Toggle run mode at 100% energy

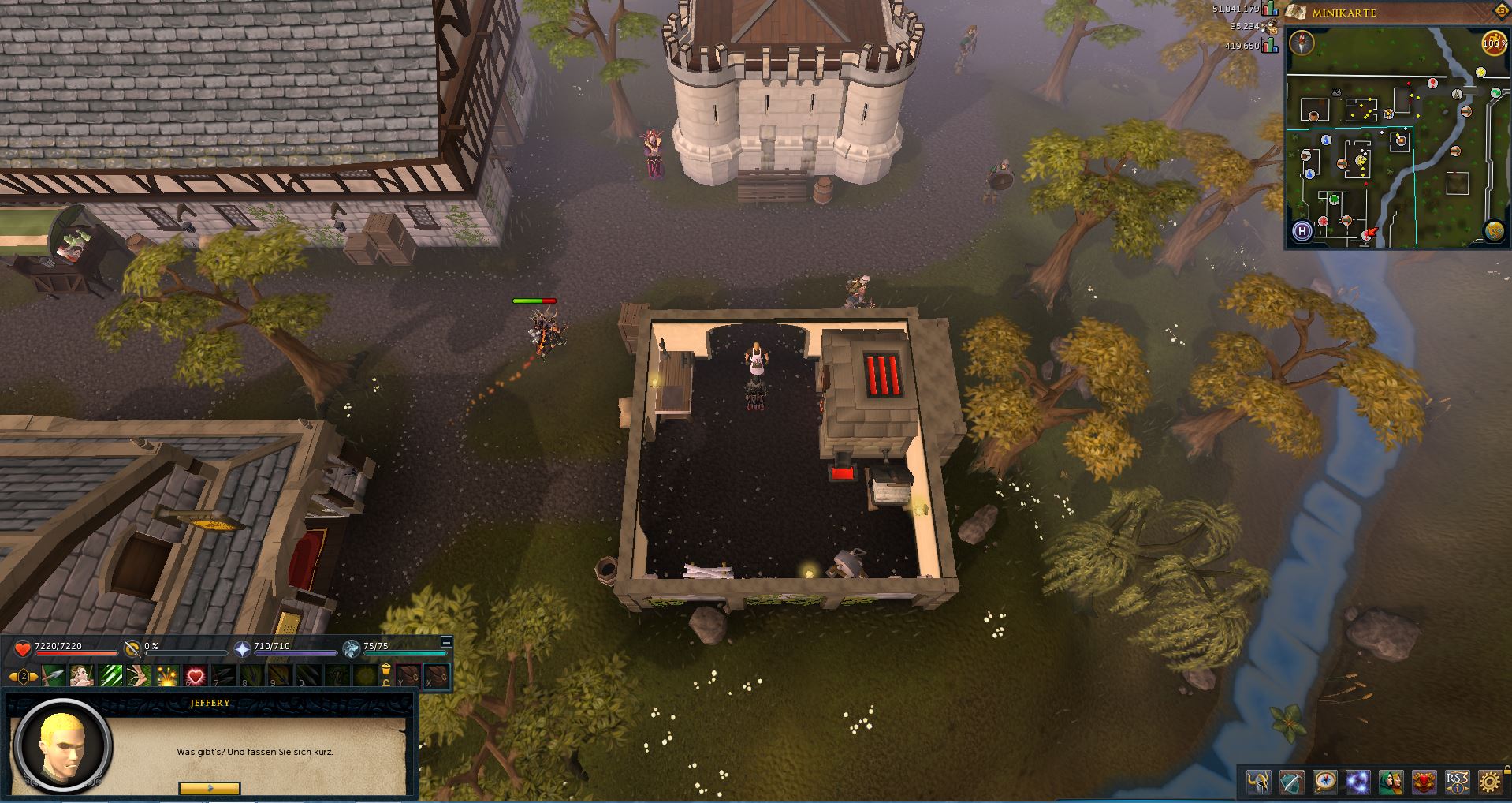[1493, 43]
